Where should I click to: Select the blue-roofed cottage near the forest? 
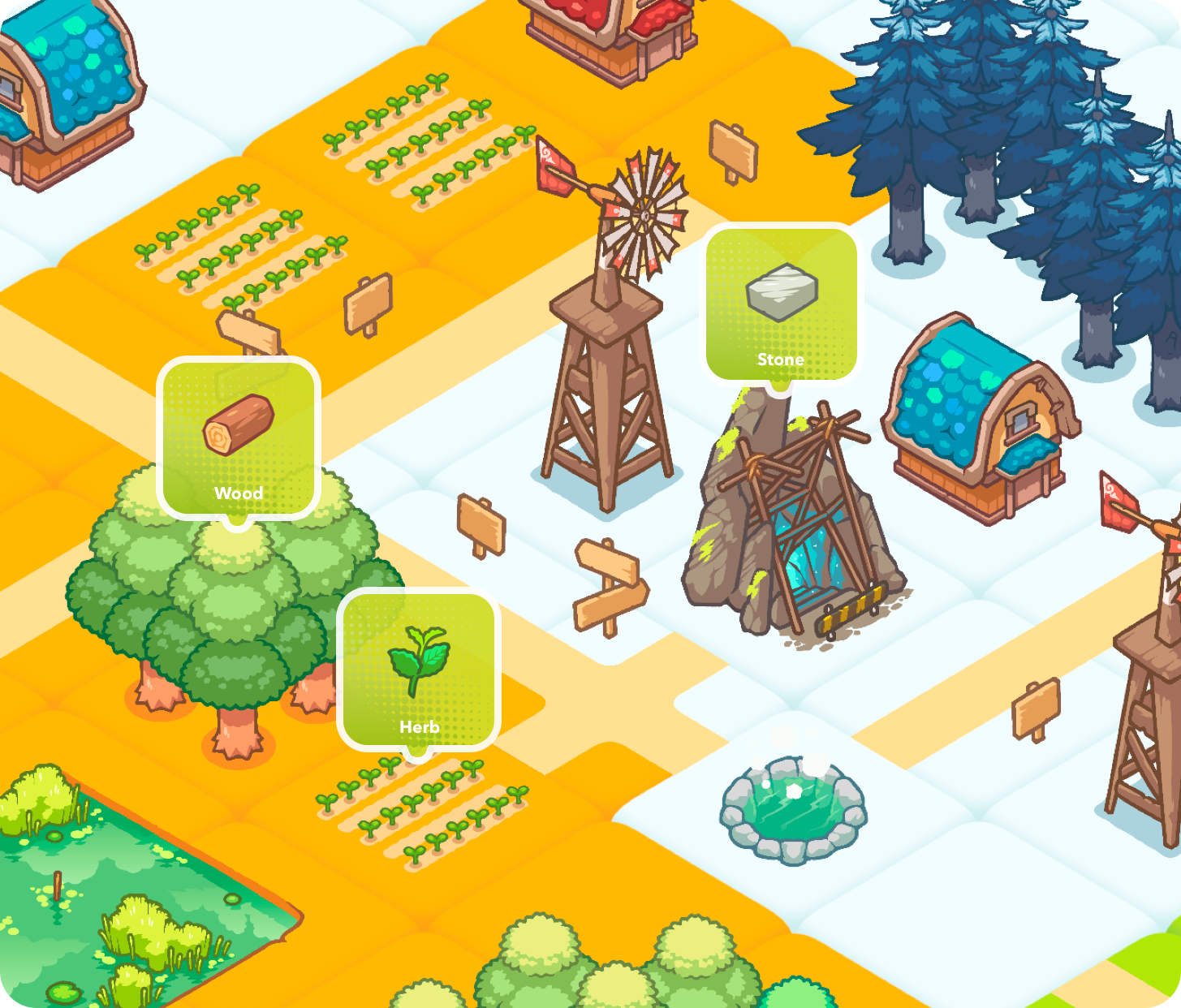click(978, 414)
